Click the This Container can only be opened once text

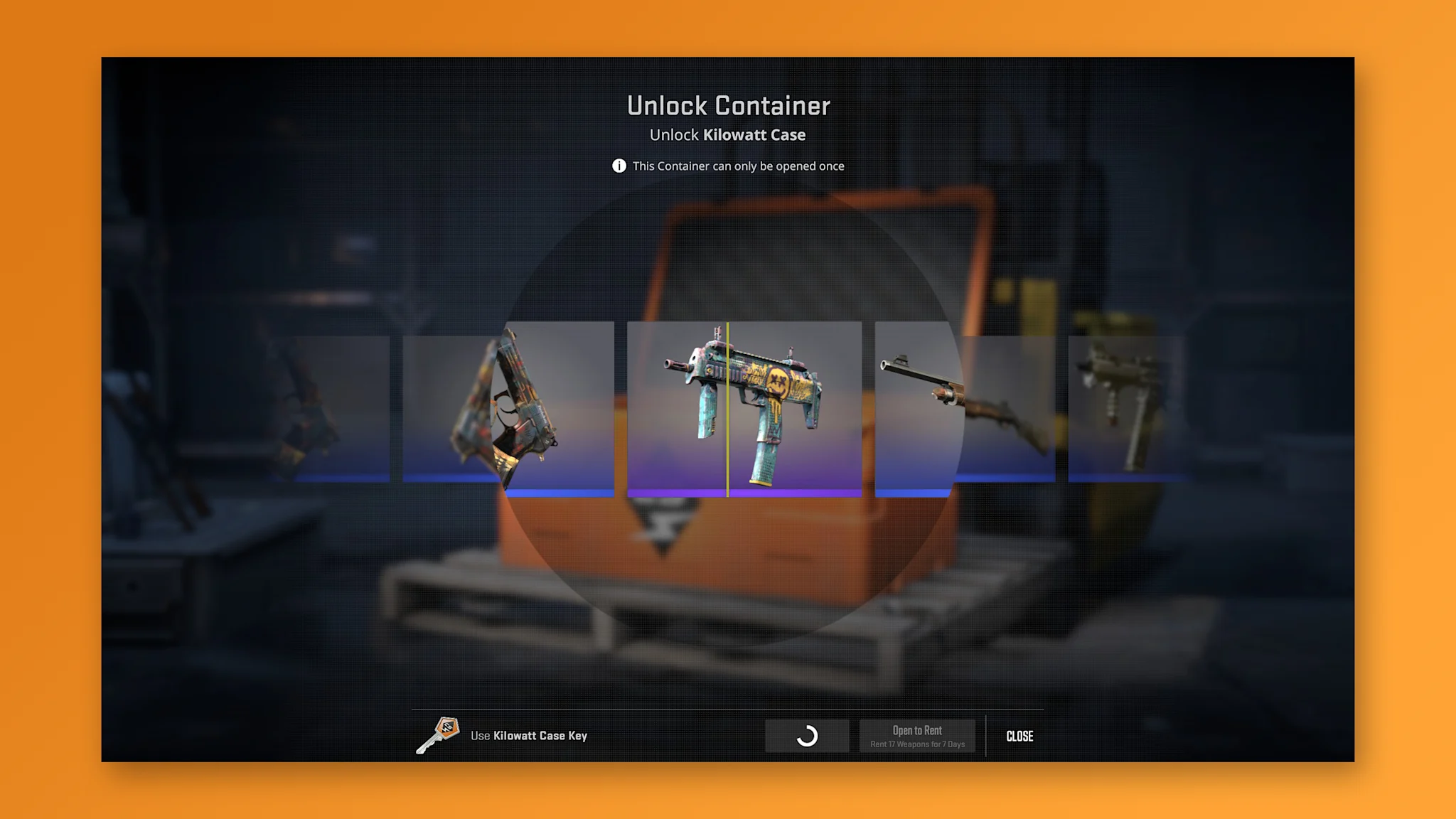(739, 166)
